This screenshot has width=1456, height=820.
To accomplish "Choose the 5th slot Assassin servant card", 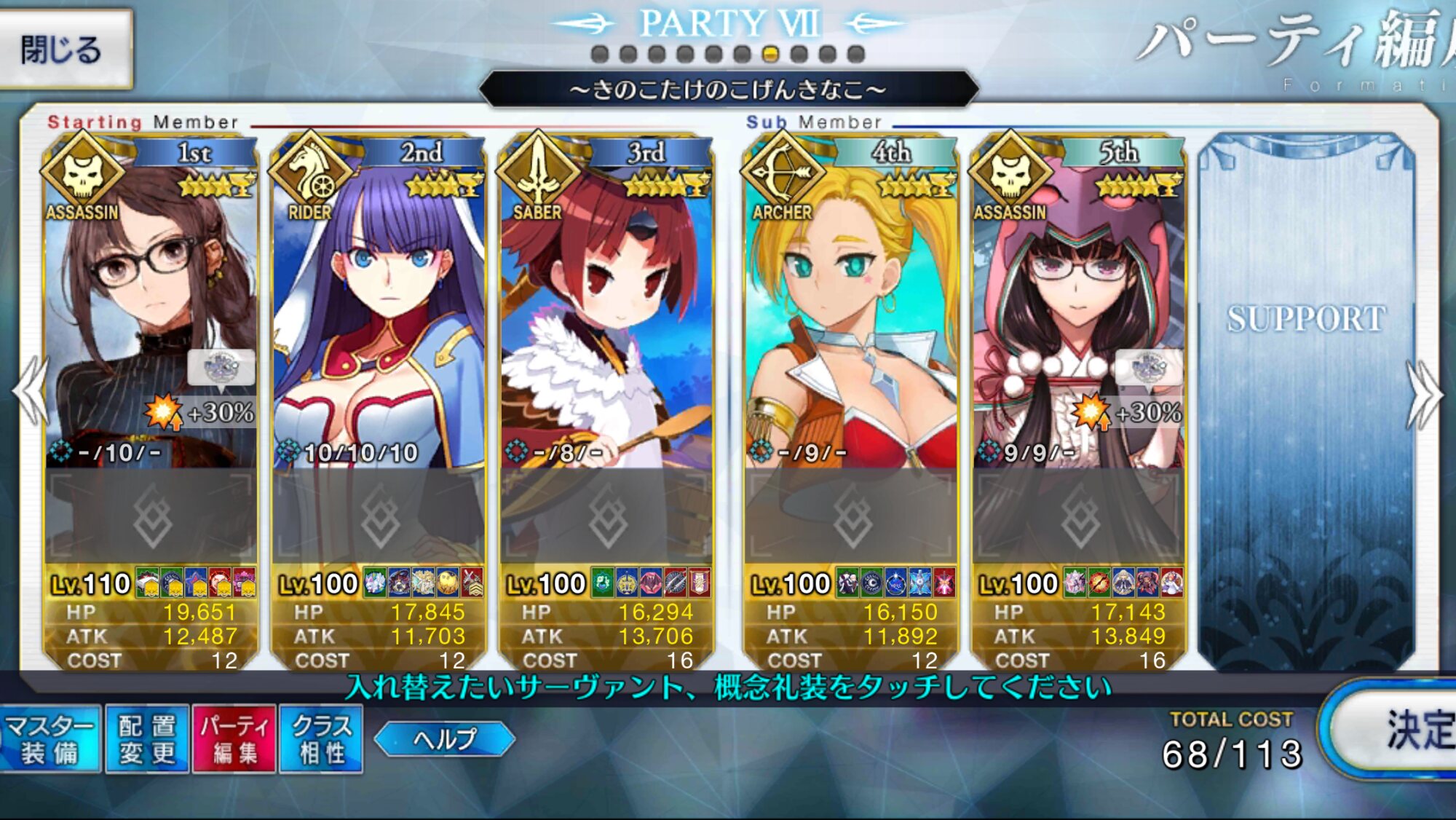I will (1078, 306).
